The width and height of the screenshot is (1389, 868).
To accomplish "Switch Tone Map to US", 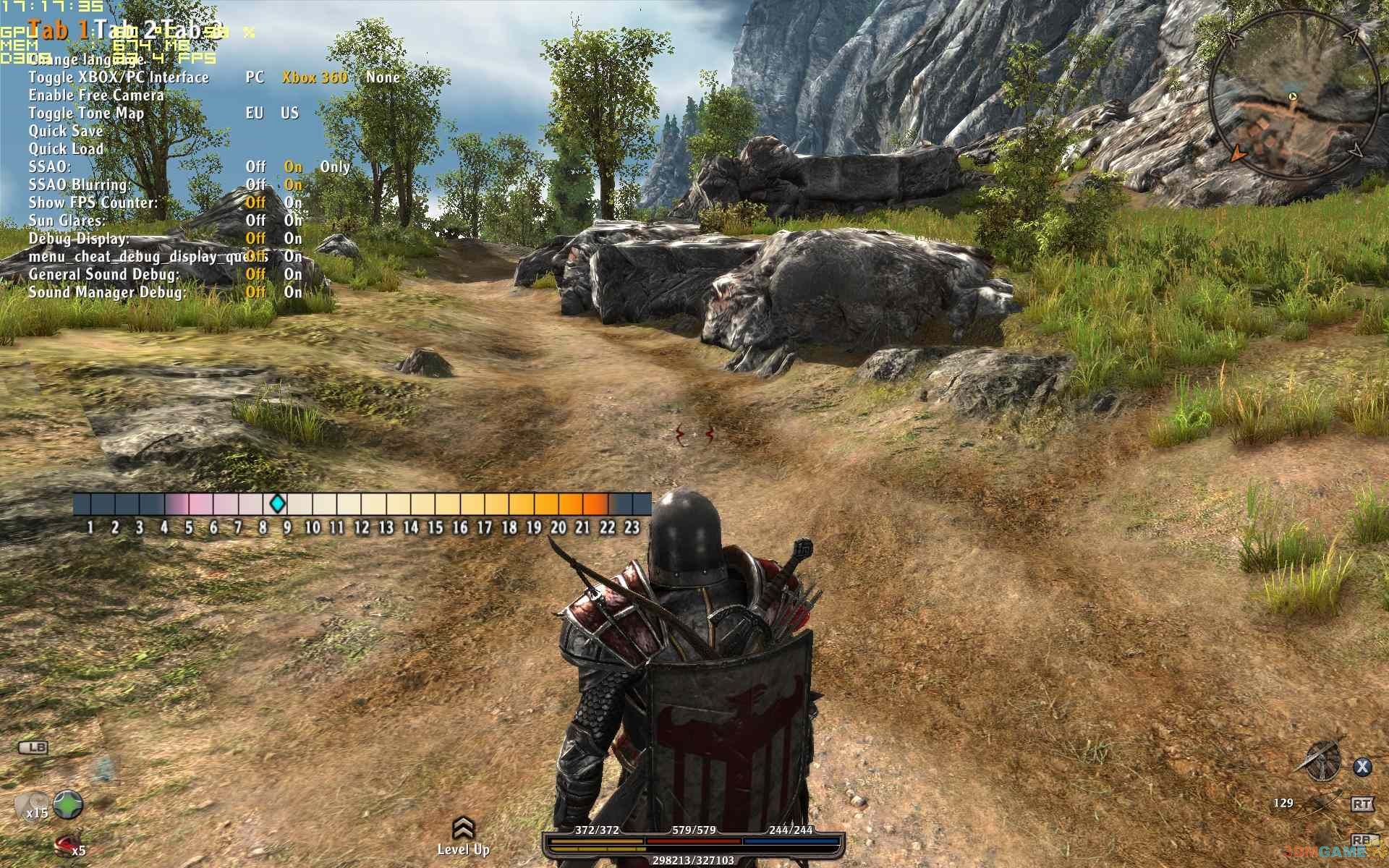I will tap(289, 114).
